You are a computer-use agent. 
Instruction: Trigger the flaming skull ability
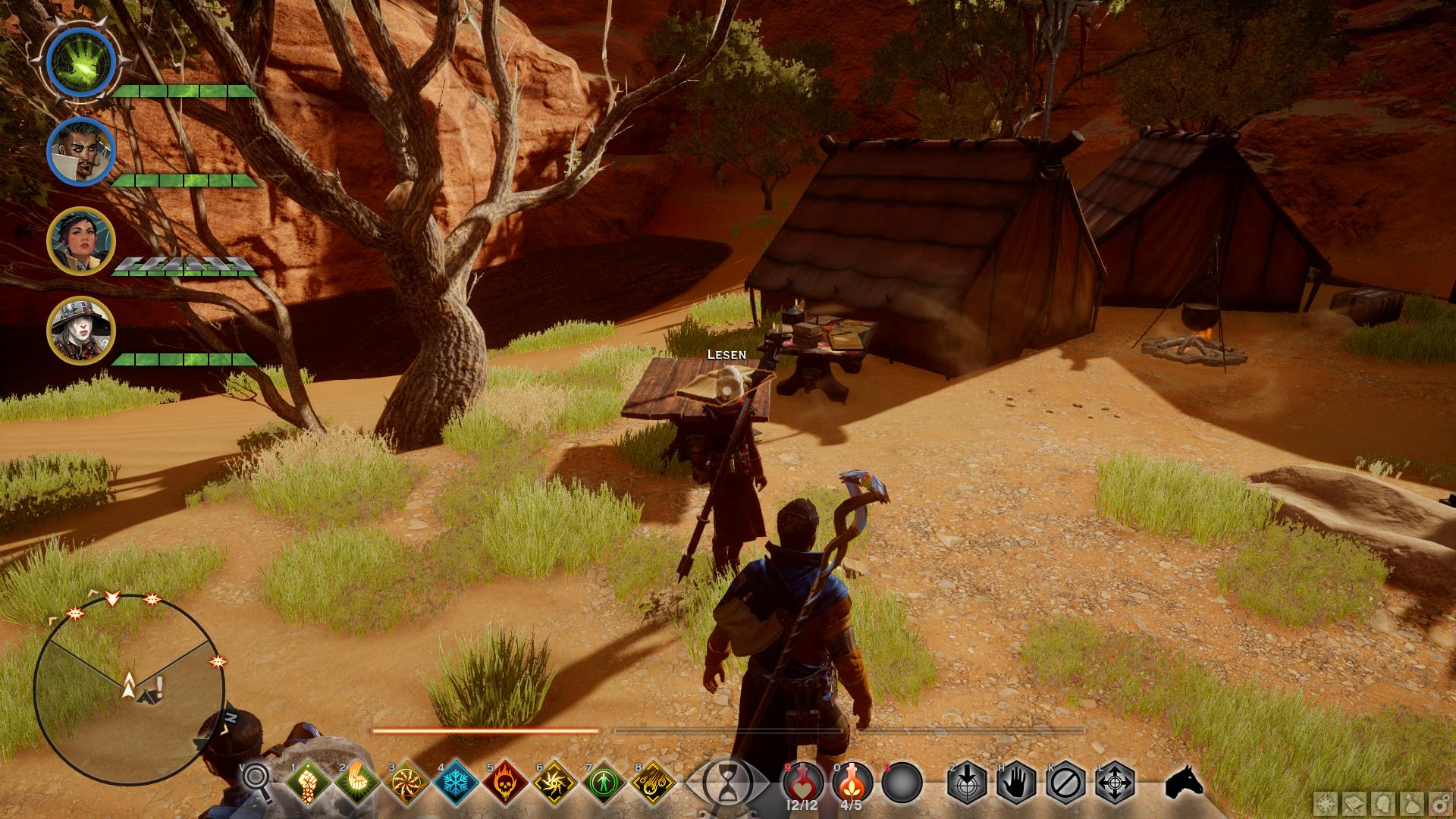(x=506, y=782)
